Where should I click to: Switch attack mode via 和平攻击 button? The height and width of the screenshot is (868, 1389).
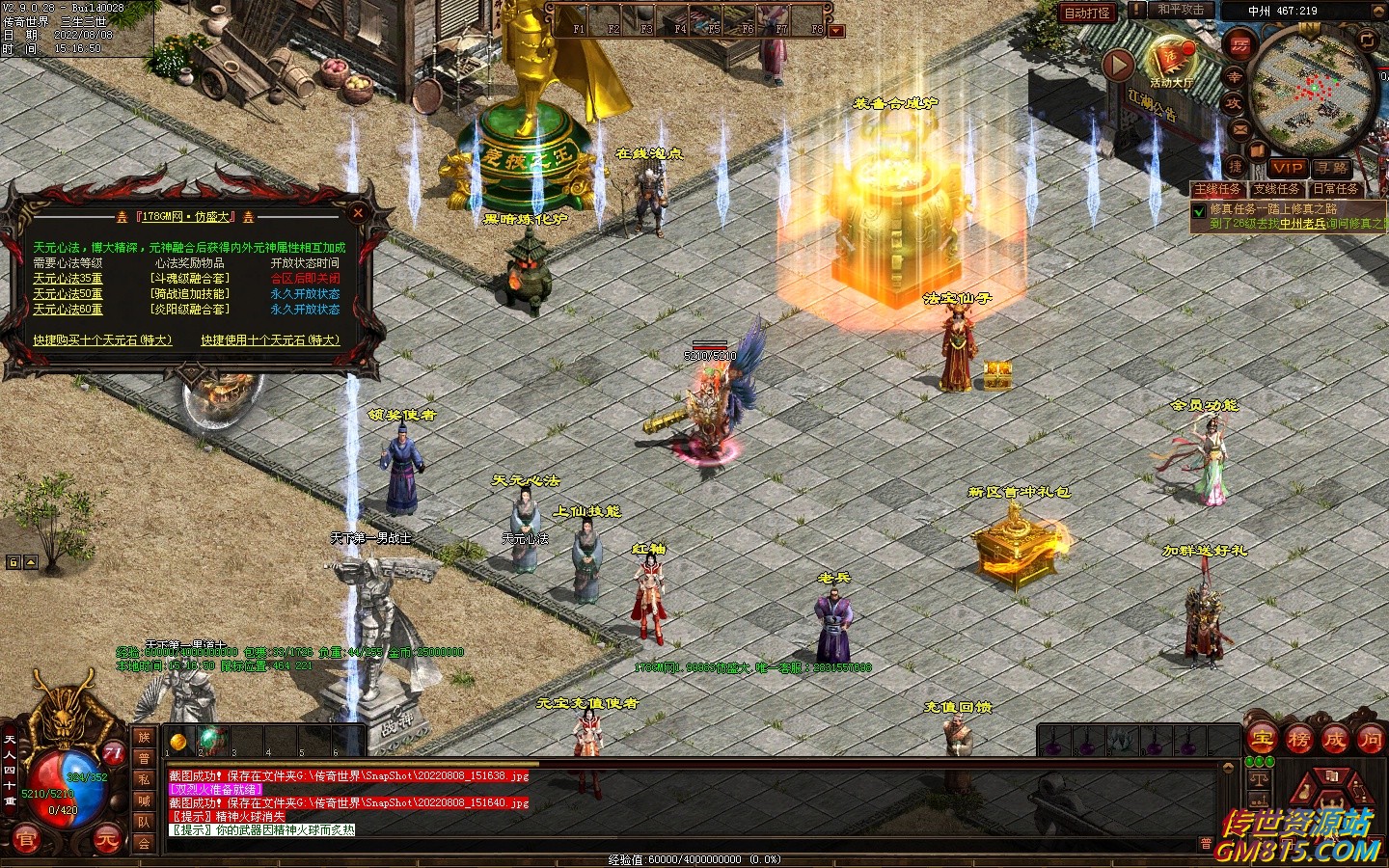[1181, 10]
